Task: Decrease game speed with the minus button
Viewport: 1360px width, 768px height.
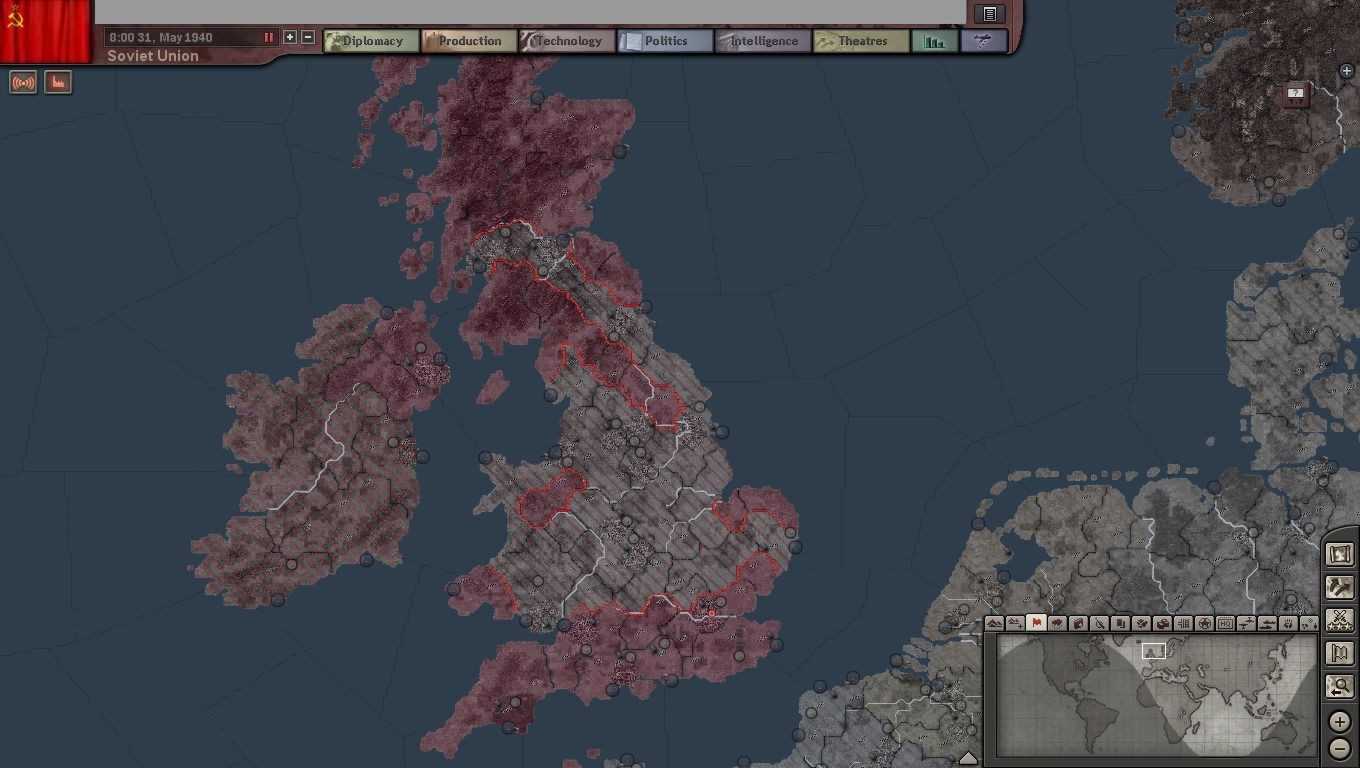Action: [x=308, y=37]
